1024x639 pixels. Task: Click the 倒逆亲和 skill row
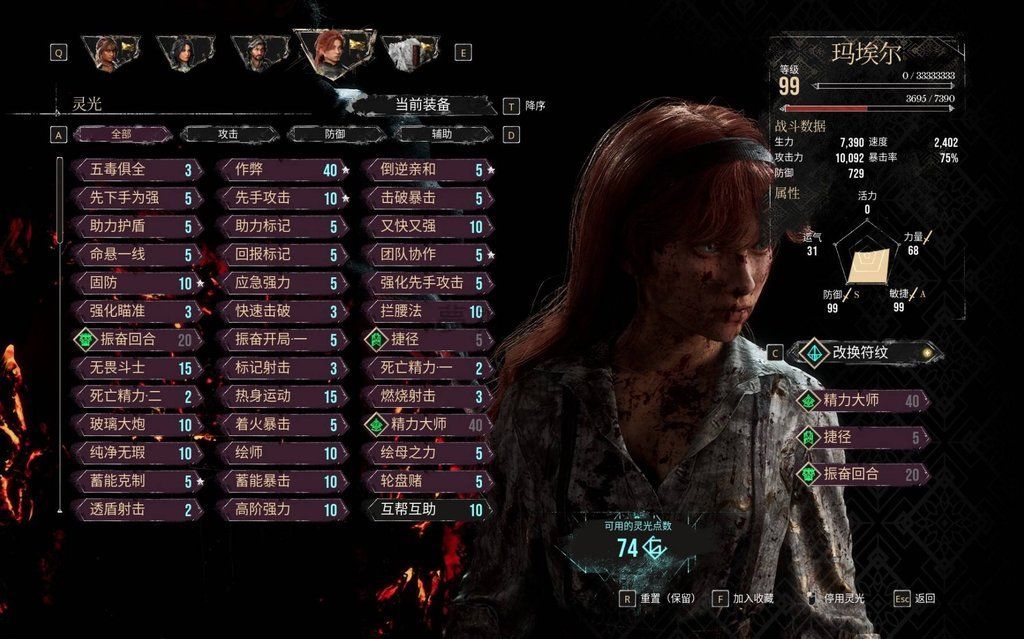[425, 170]
